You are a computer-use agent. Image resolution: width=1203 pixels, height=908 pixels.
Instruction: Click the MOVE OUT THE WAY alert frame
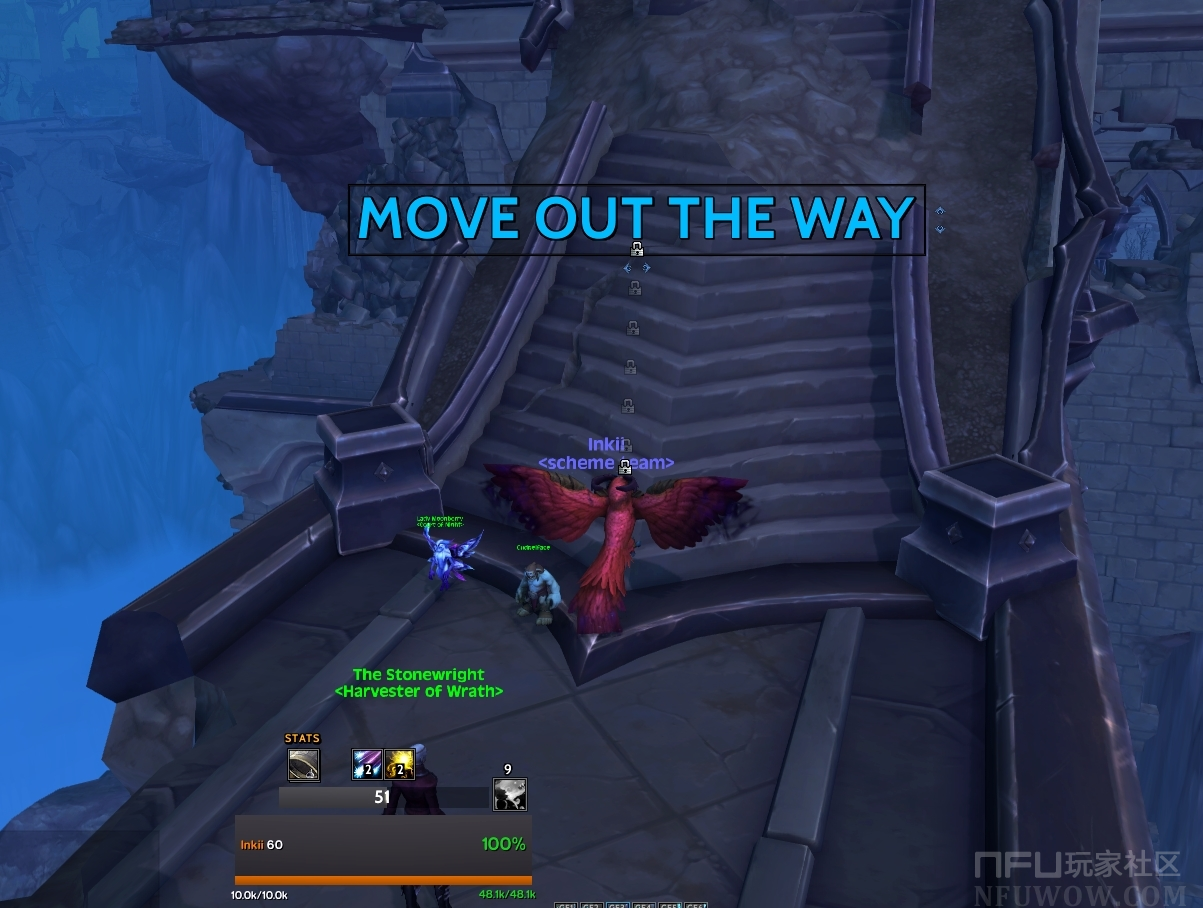pyautogui.click(x=636, y=219)
